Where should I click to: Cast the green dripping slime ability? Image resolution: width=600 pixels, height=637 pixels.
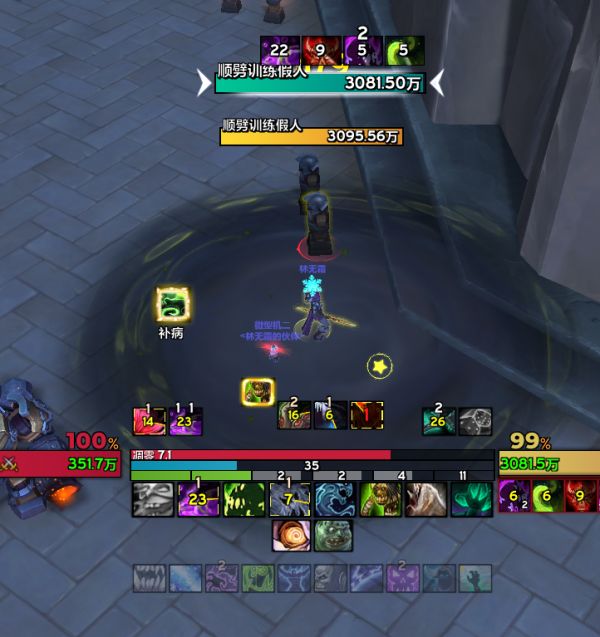coord(243,499)
